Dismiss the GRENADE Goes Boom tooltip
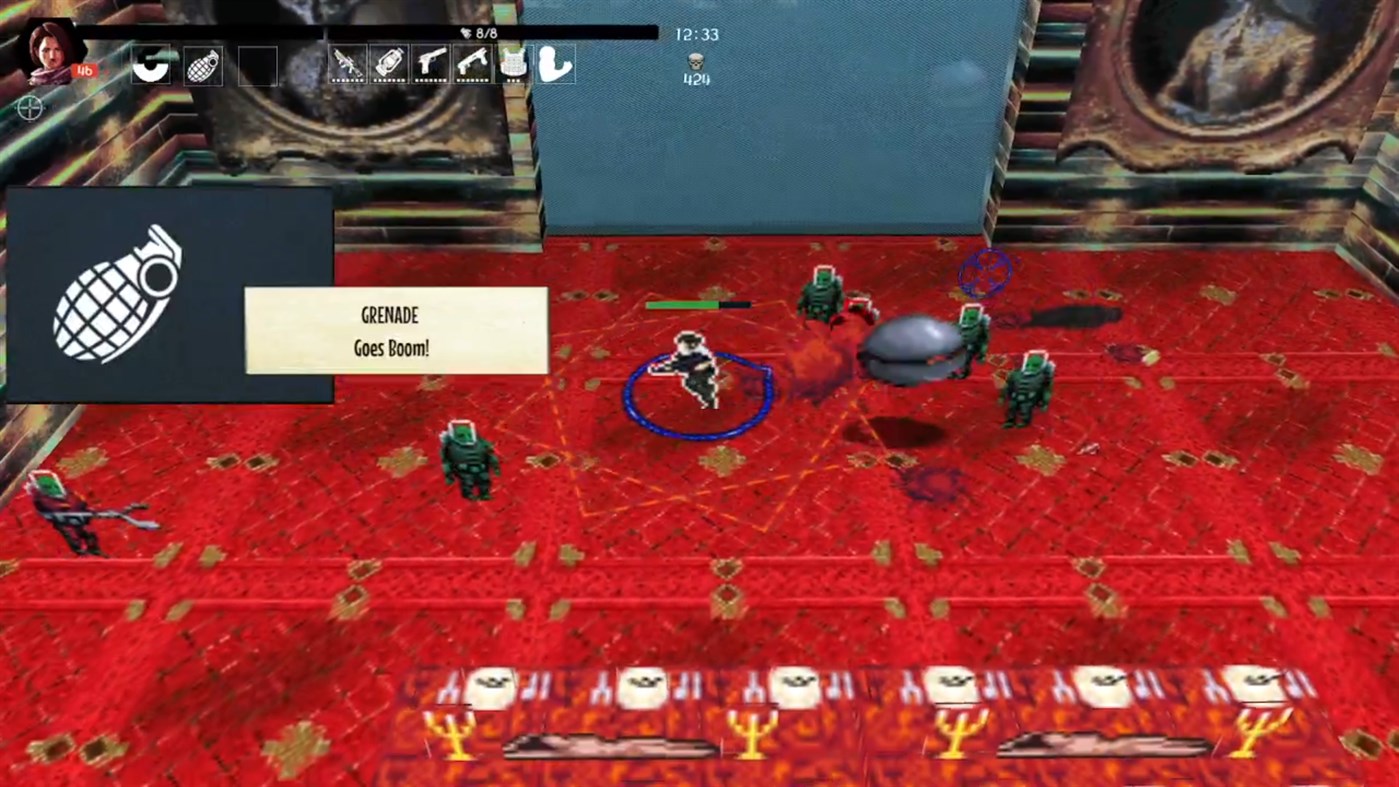1399x787 pixels. coord(395,331)
